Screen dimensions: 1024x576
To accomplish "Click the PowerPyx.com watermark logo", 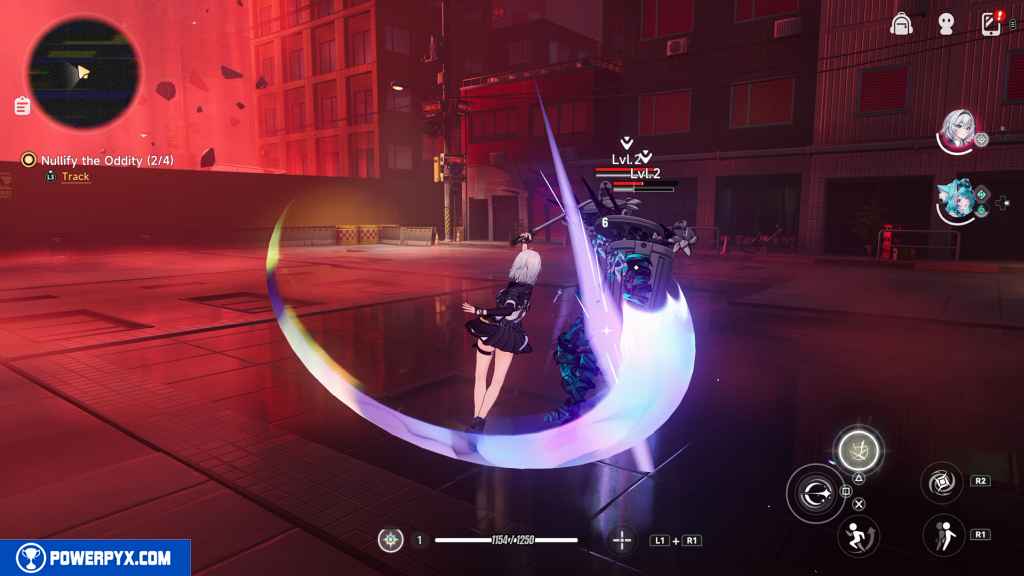I will click(95, 558).
